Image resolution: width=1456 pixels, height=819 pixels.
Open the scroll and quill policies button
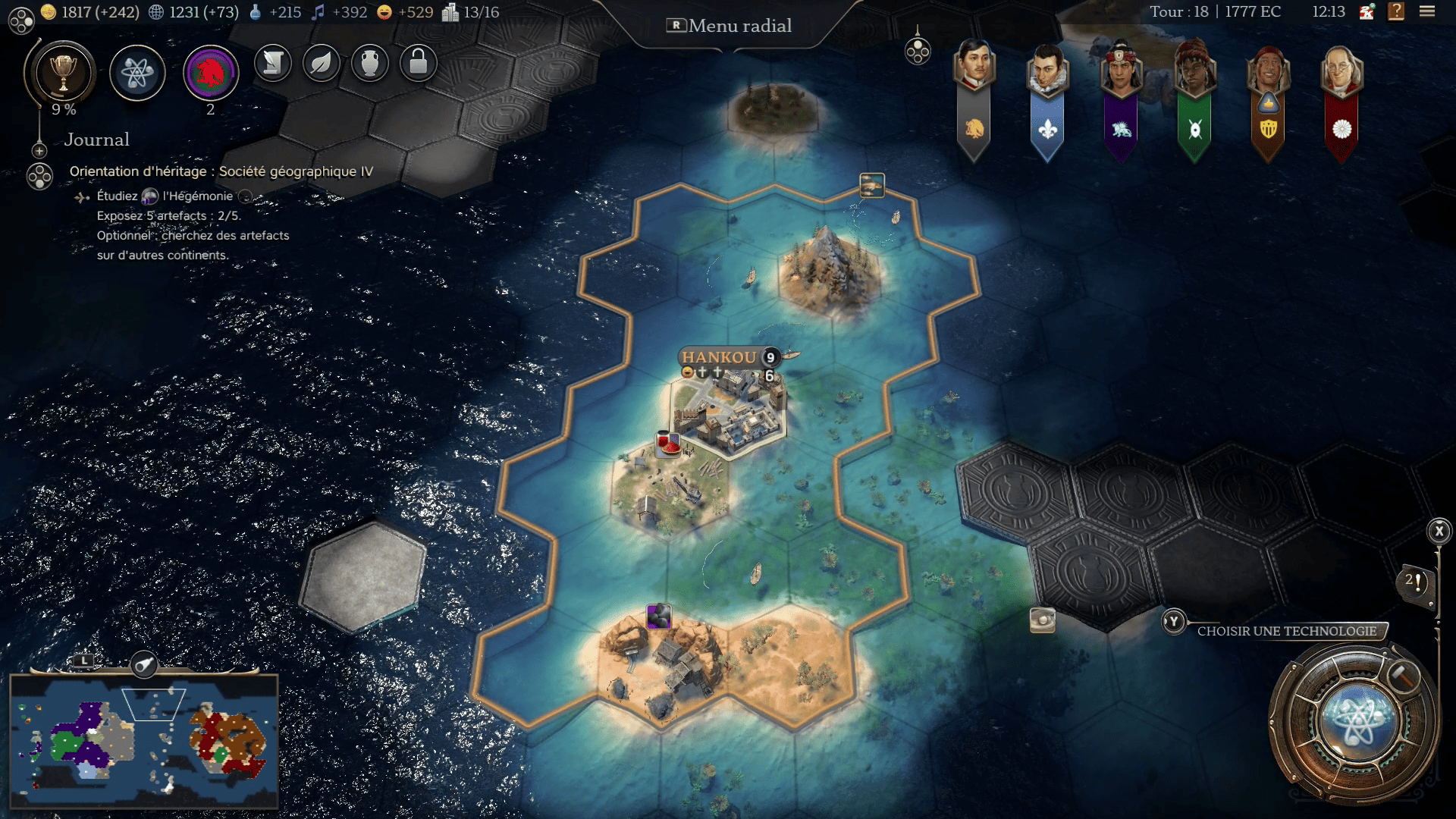click(x=273, y=63)
